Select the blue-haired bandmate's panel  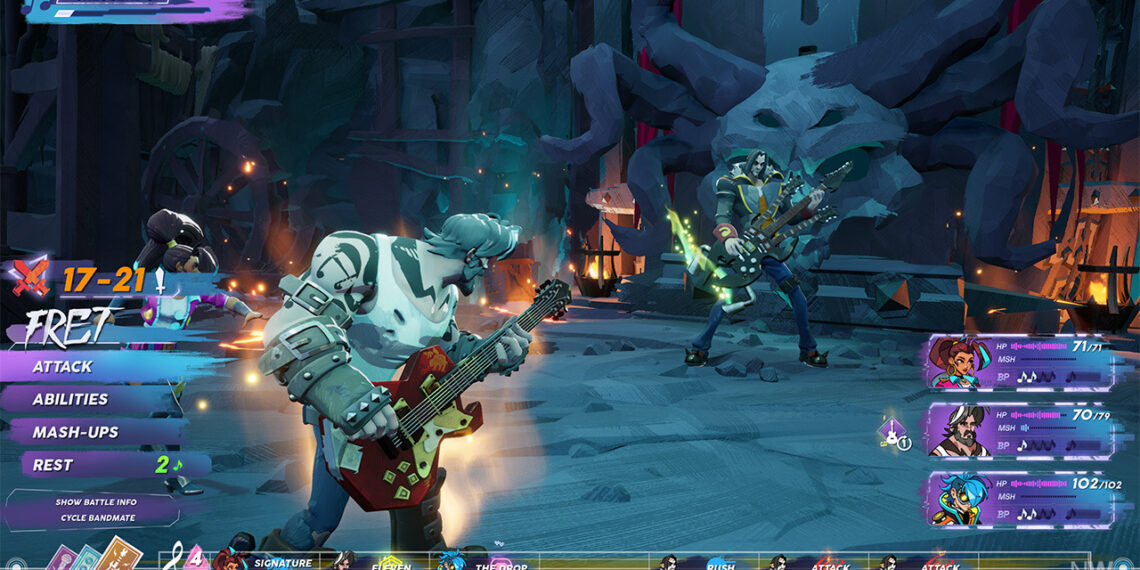pos(1020,498)
